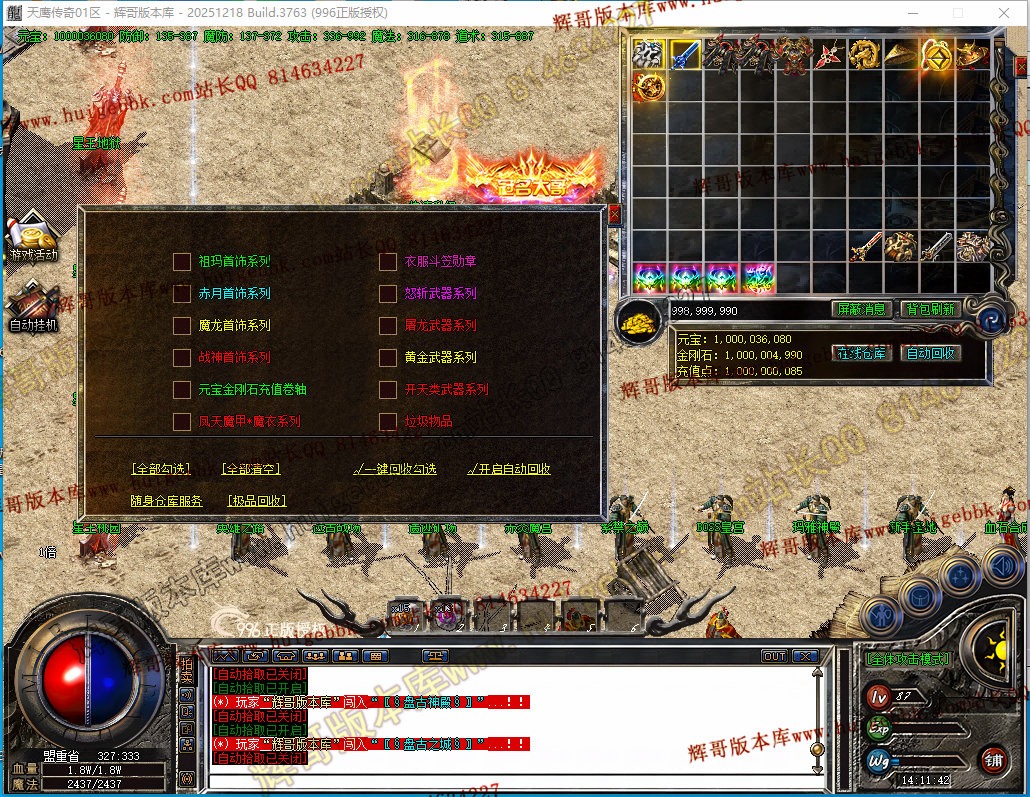Click the 屏蔽消息 button
1030x797 pixels.
[x=861, y=310]
